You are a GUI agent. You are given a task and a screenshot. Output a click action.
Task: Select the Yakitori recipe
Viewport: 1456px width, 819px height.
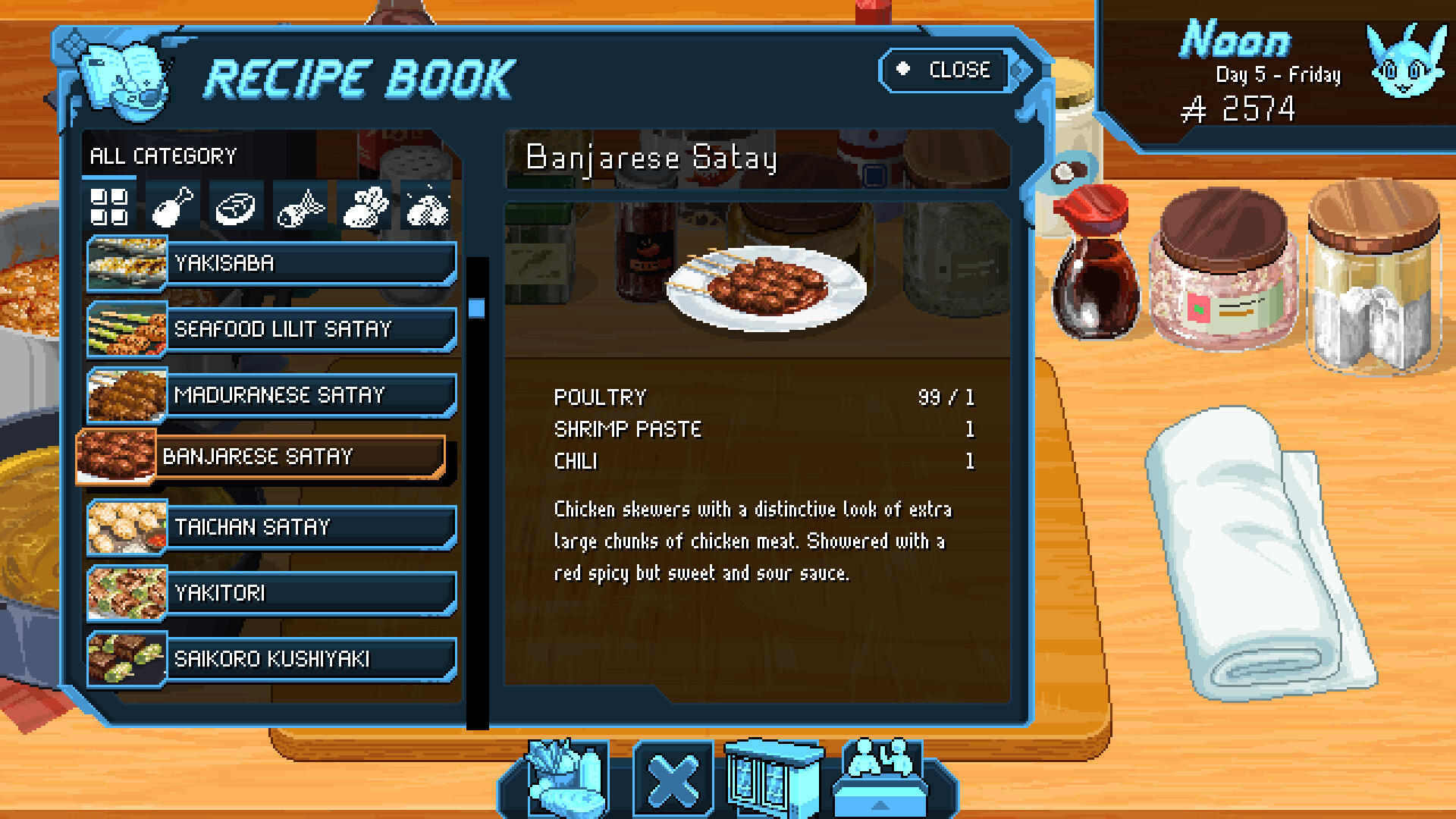tap(271, 593)
